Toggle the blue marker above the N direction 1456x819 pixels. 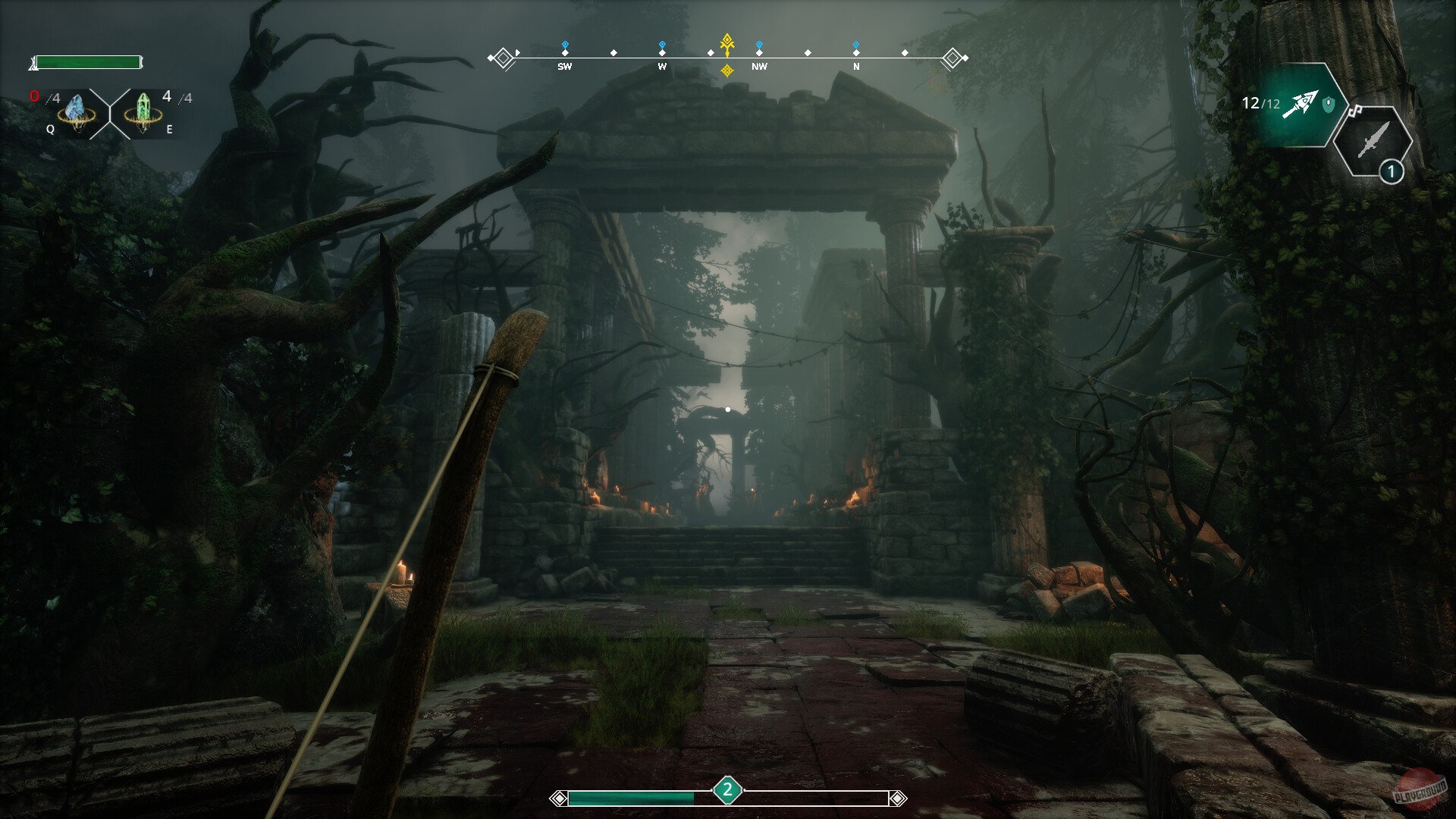coord(857,44)
